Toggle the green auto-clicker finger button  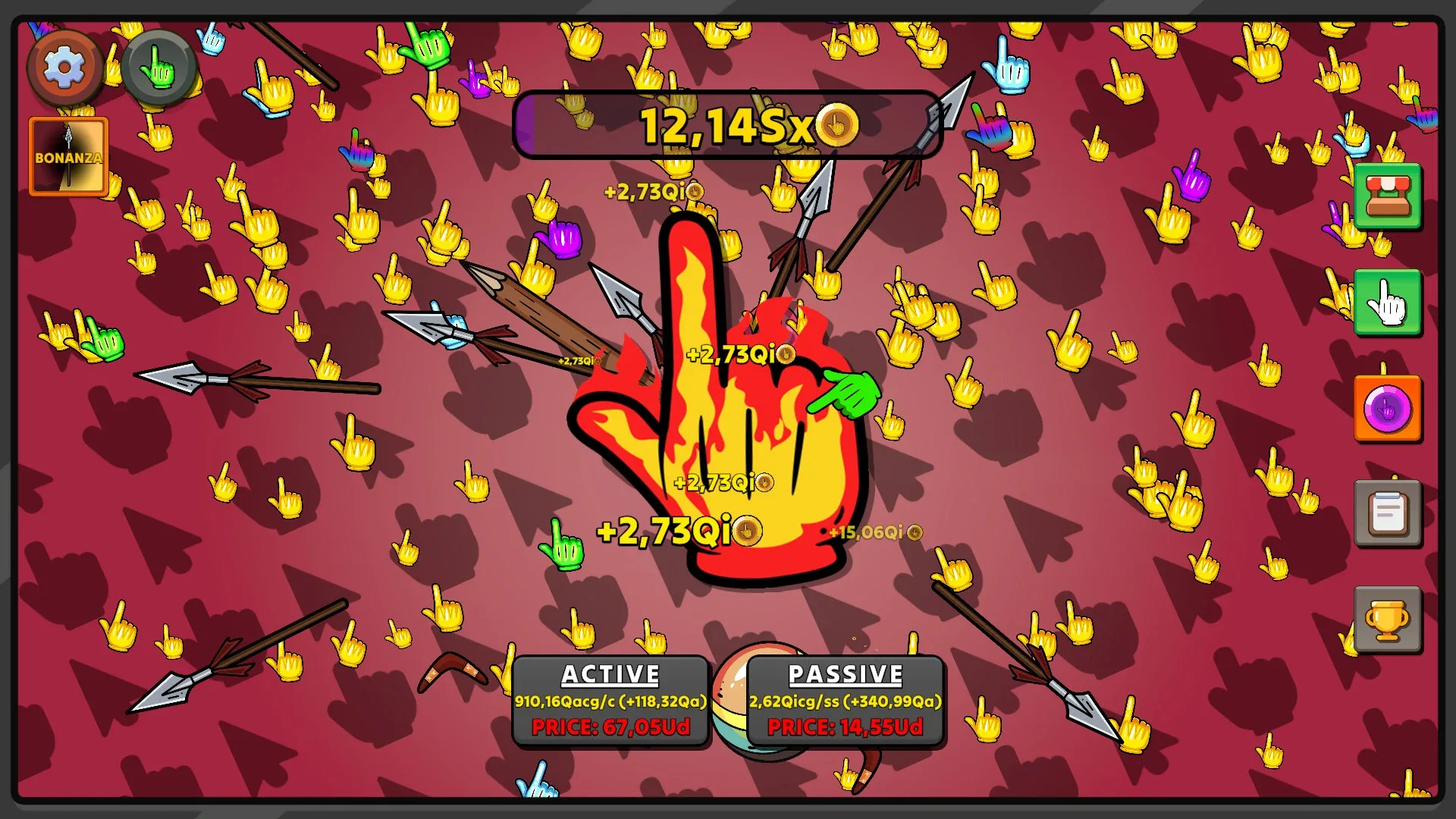157,69
